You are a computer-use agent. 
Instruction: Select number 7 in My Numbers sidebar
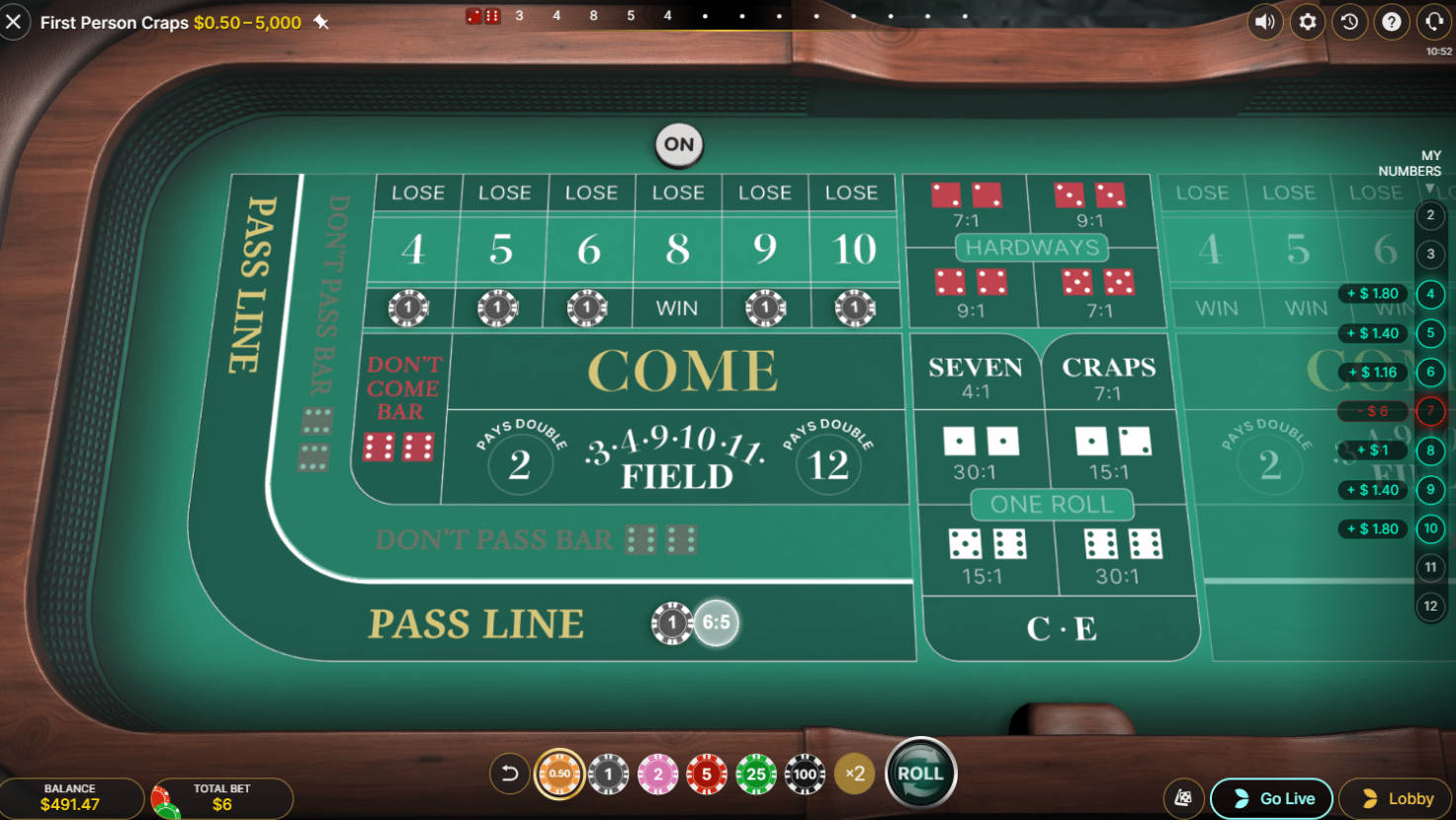click(x=1430, y=411)
